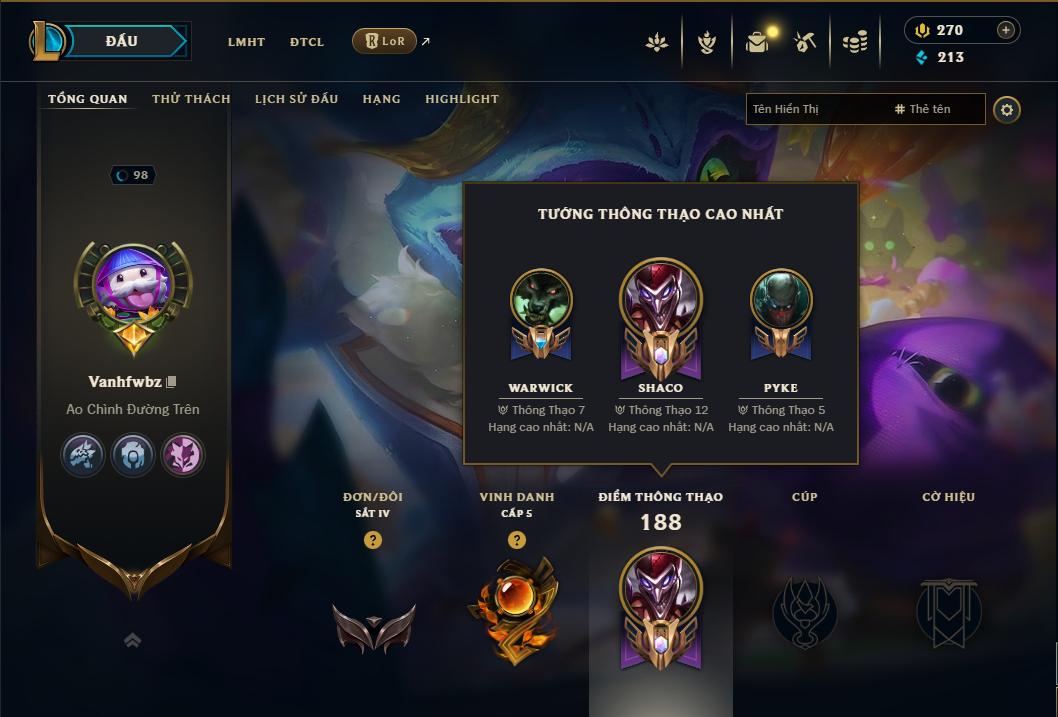1058x717 pixels.
Task: Launch the LoR link button
Action: [385, 41]
